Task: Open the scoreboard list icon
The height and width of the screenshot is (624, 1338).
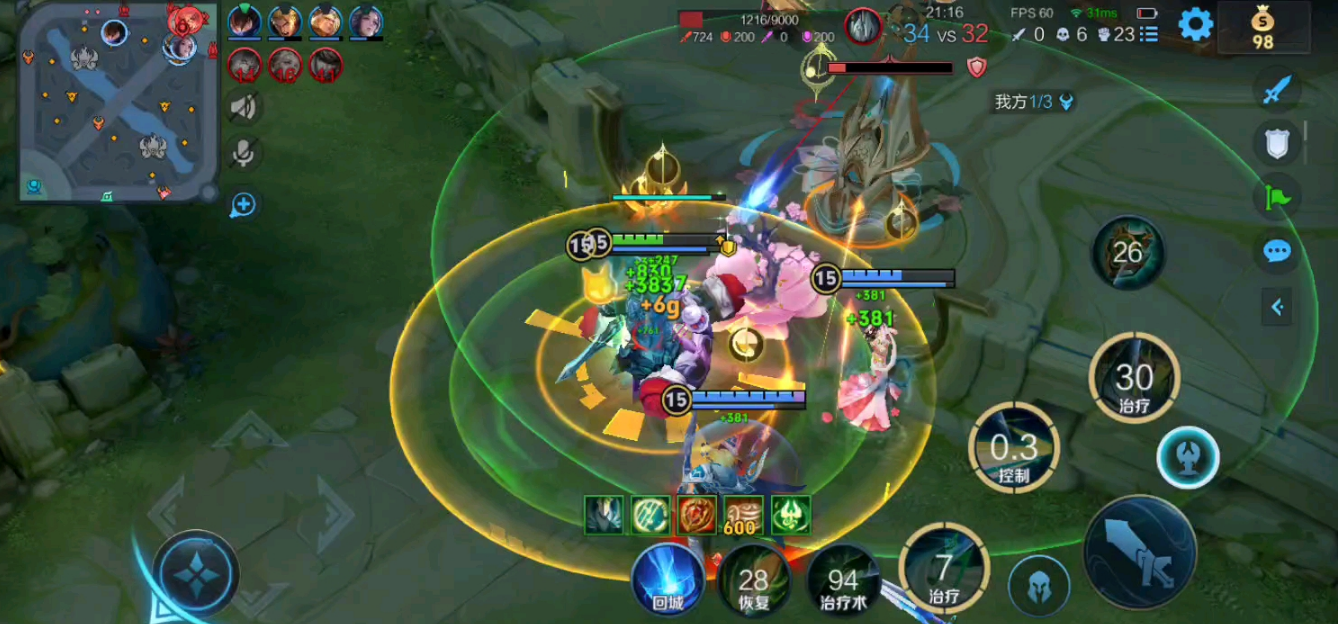Action: coord(1148,34)
